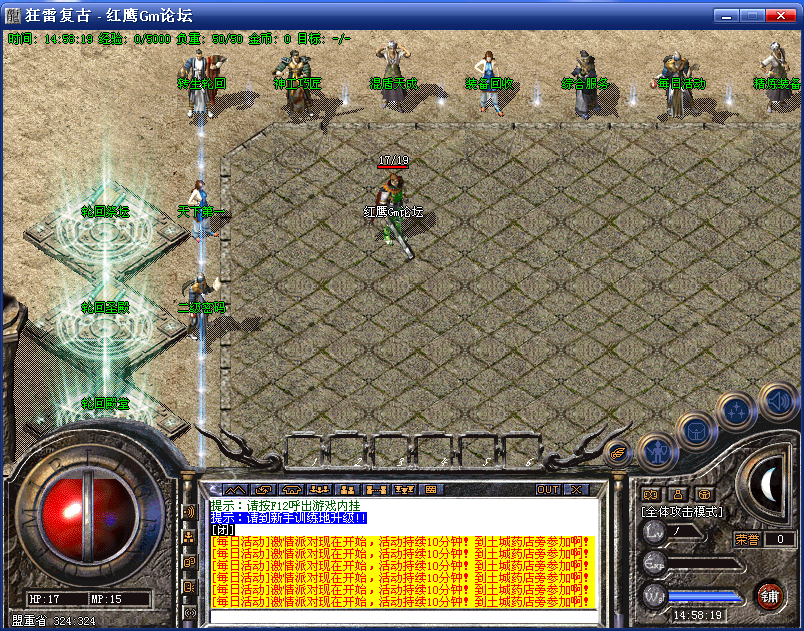Open the skills panel with sparkle icon
804x631 pixels.
[737, 409]
